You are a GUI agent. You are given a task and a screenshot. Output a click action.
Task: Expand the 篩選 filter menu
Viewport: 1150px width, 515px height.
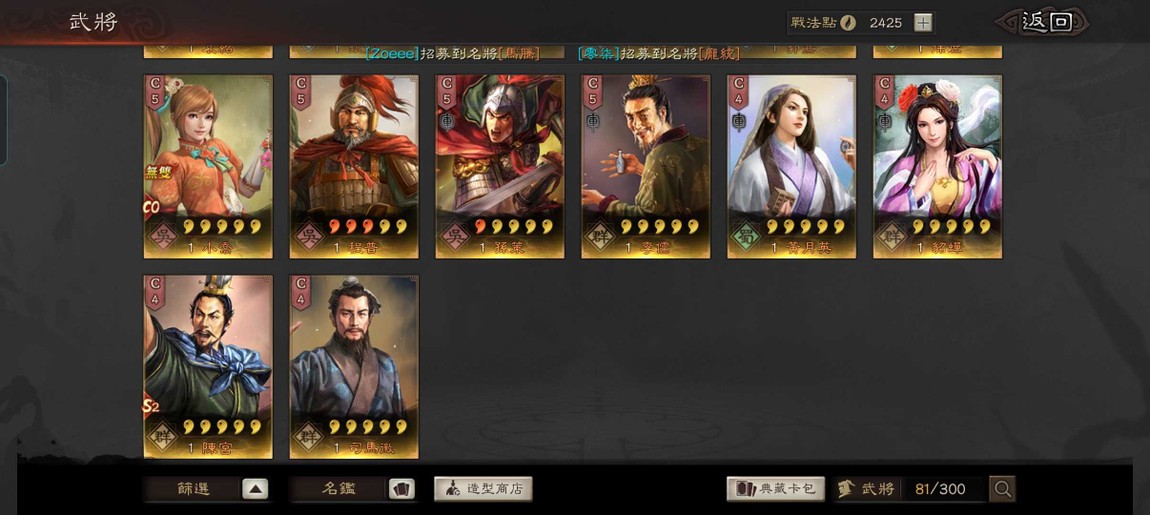pyautogui.click(x=208, y=489)
